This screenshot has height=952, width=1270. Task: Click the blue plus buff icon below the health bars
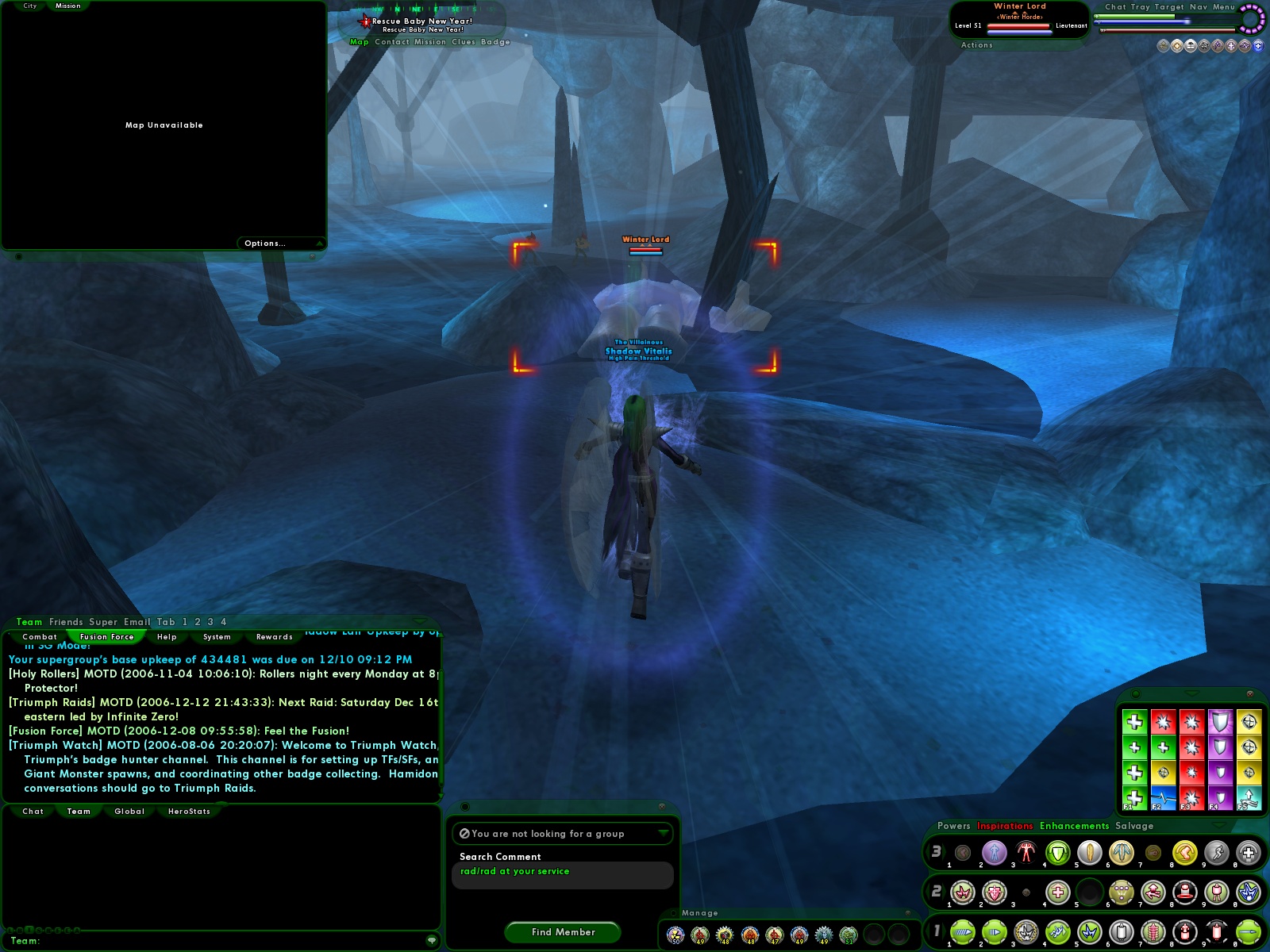1258,46
